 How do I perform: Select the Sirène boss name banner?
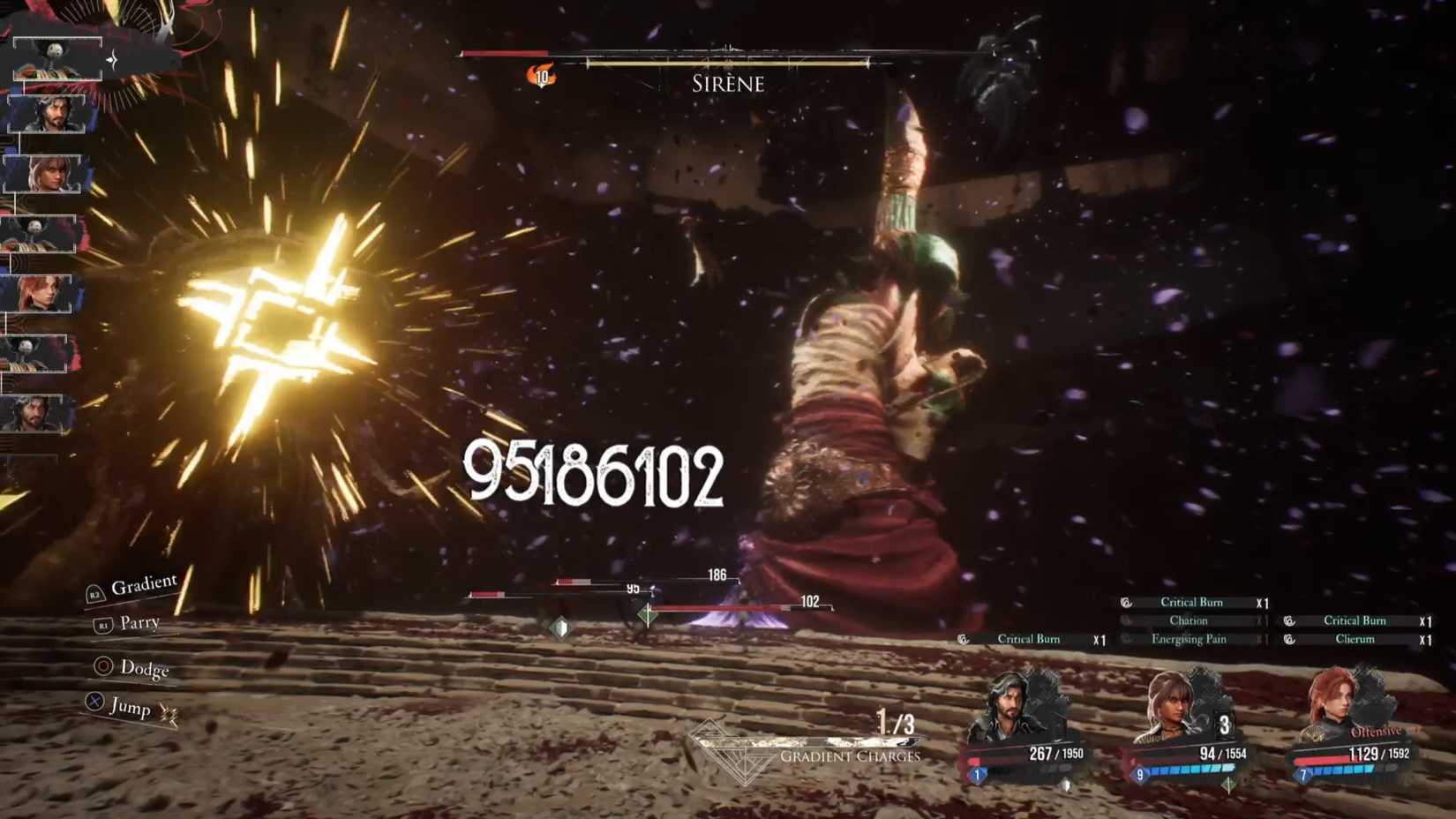(726, 84)
